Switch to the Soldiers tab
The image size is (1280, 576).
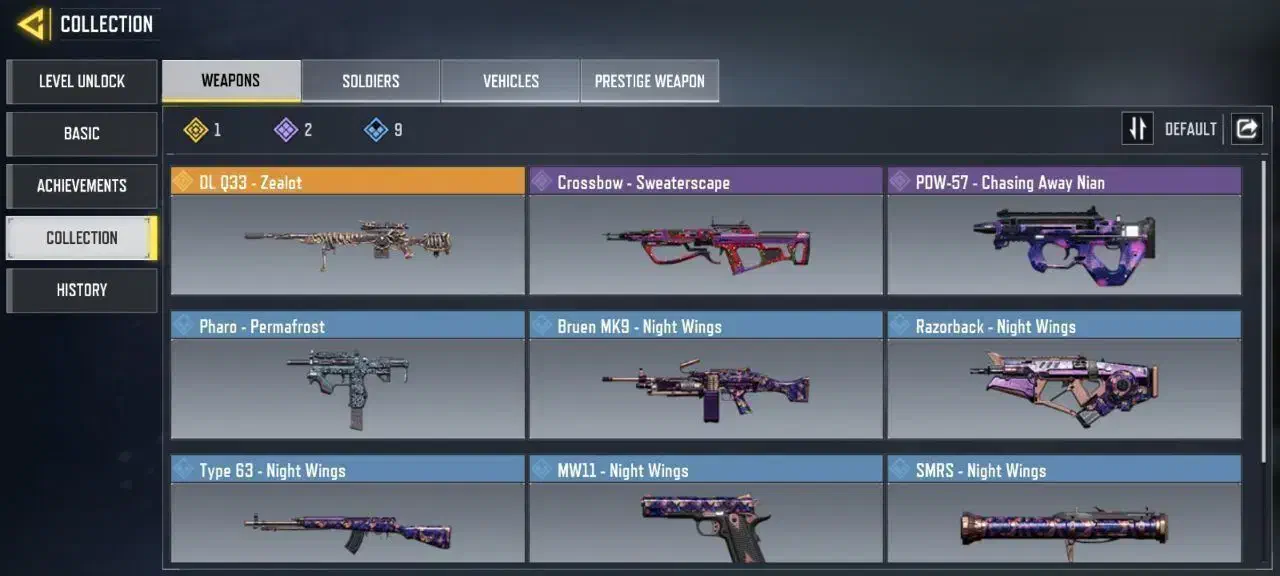[371, 81]
